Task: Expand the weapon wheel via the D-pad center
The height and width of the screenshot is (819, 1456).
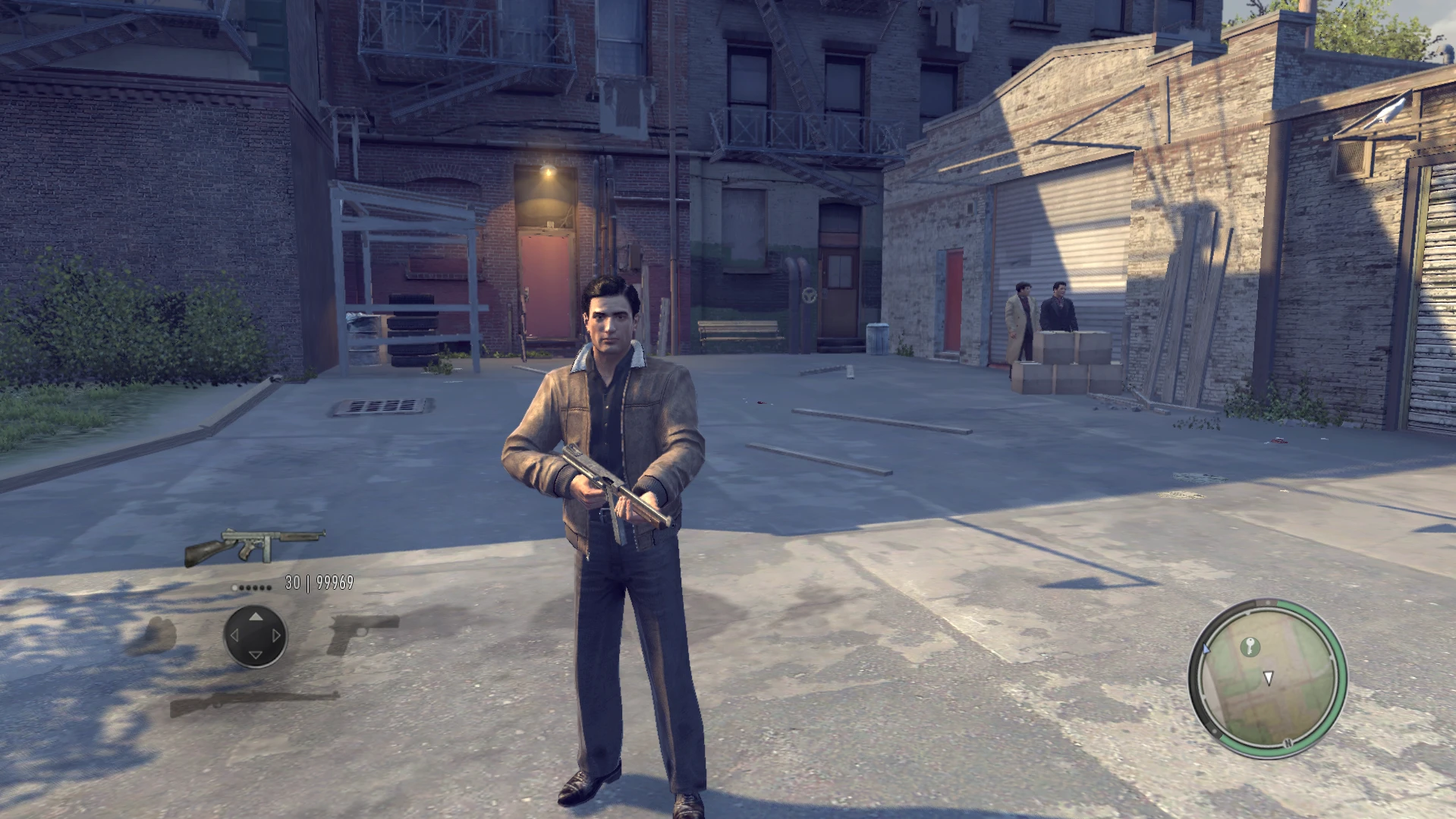Action: coord(255,636)
